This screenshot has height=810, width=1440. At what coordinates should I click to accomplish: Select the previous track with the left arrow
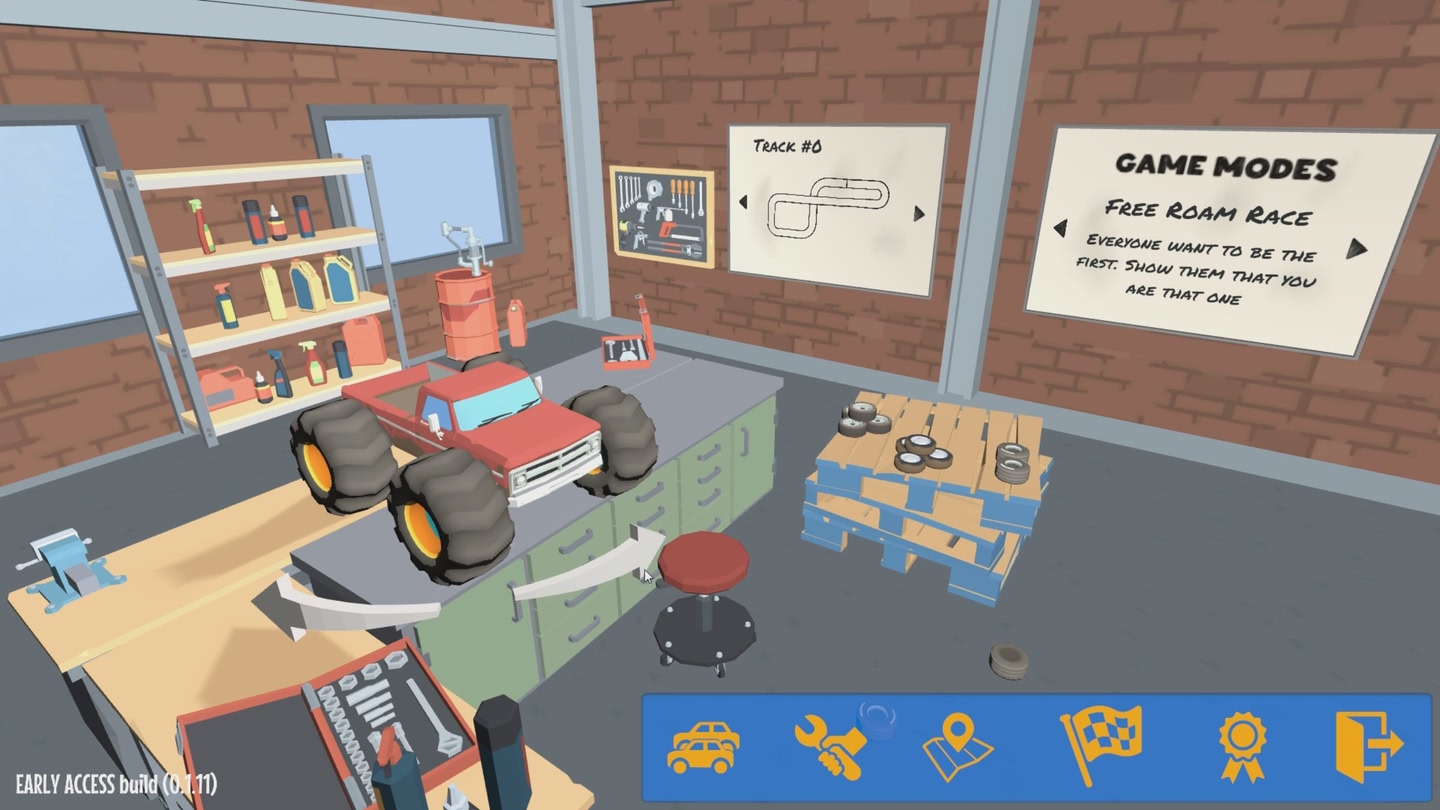point(744,203)
